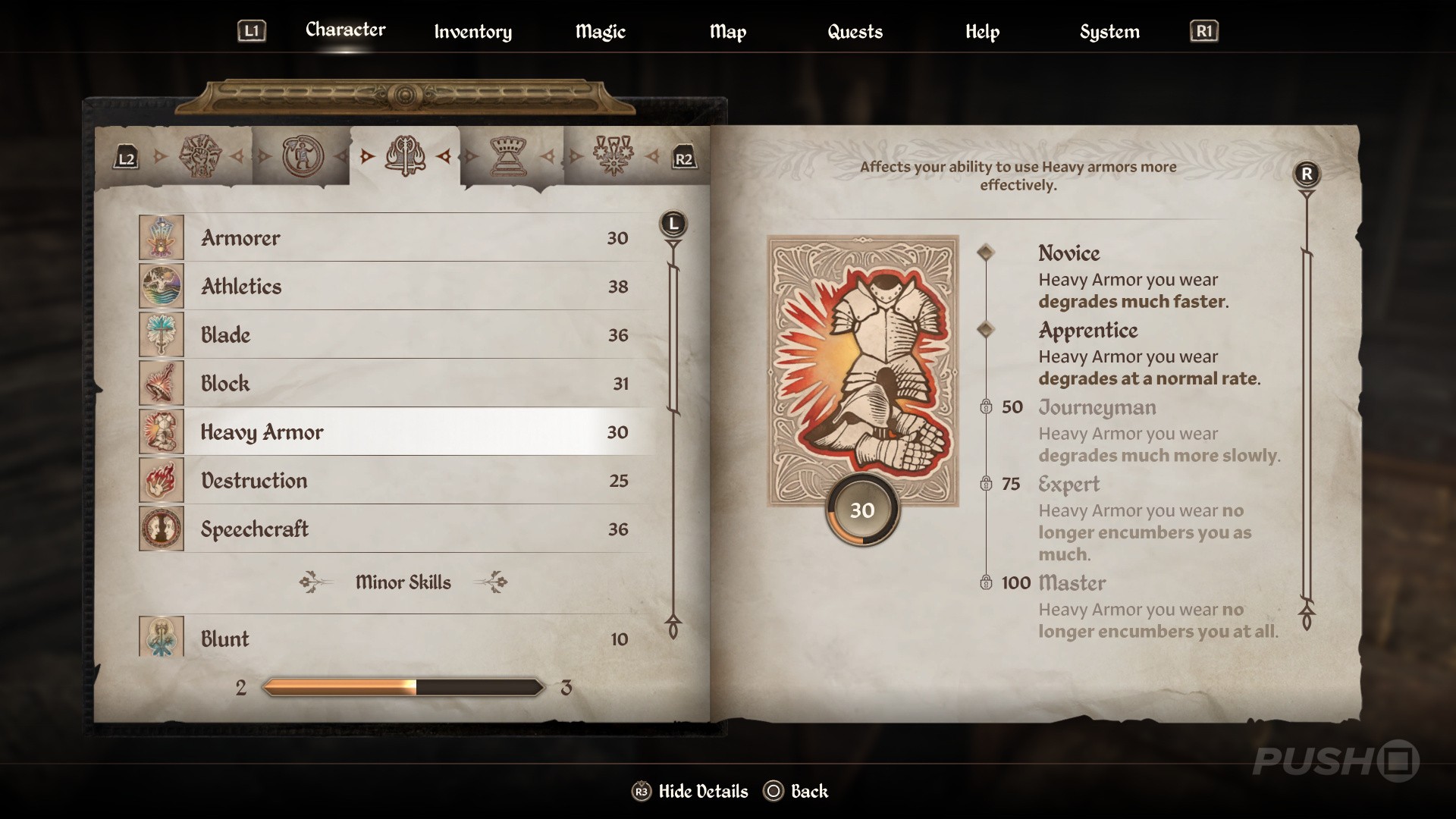The width and height of the screenshot is (1456, 819).
Task: Go to the Map tab
Action: 727,32
